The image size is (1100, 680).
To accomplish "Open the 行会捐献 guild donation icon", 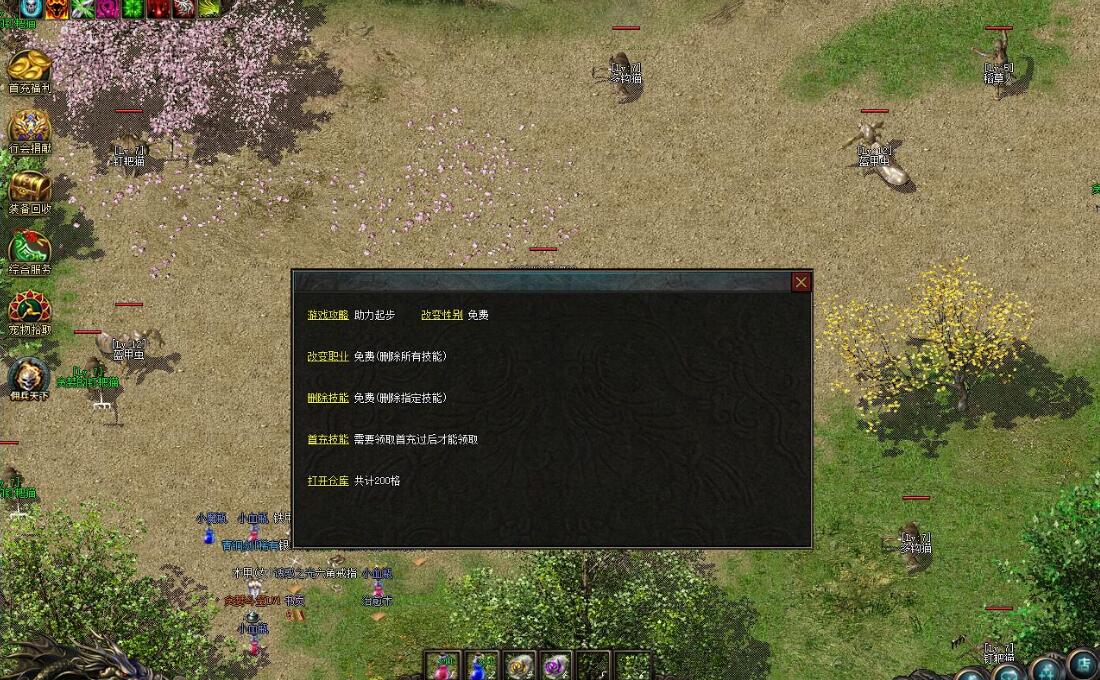I will [30, 128].
